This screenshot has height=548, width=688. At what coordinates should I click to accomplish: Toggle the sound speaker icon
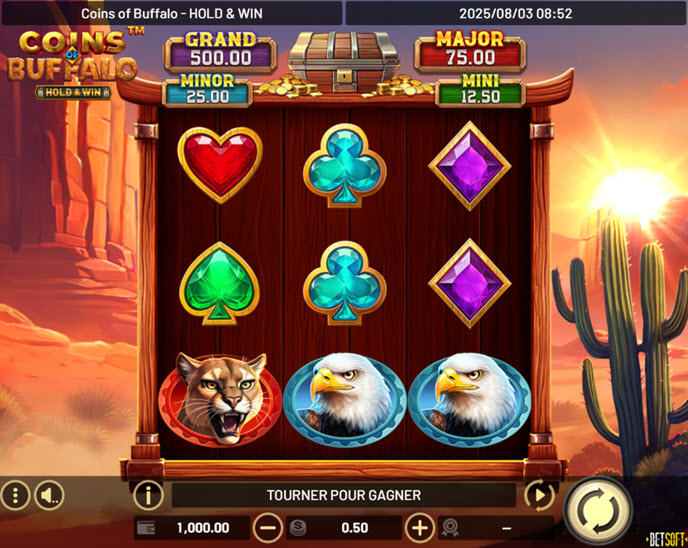[x=49, y=494]
